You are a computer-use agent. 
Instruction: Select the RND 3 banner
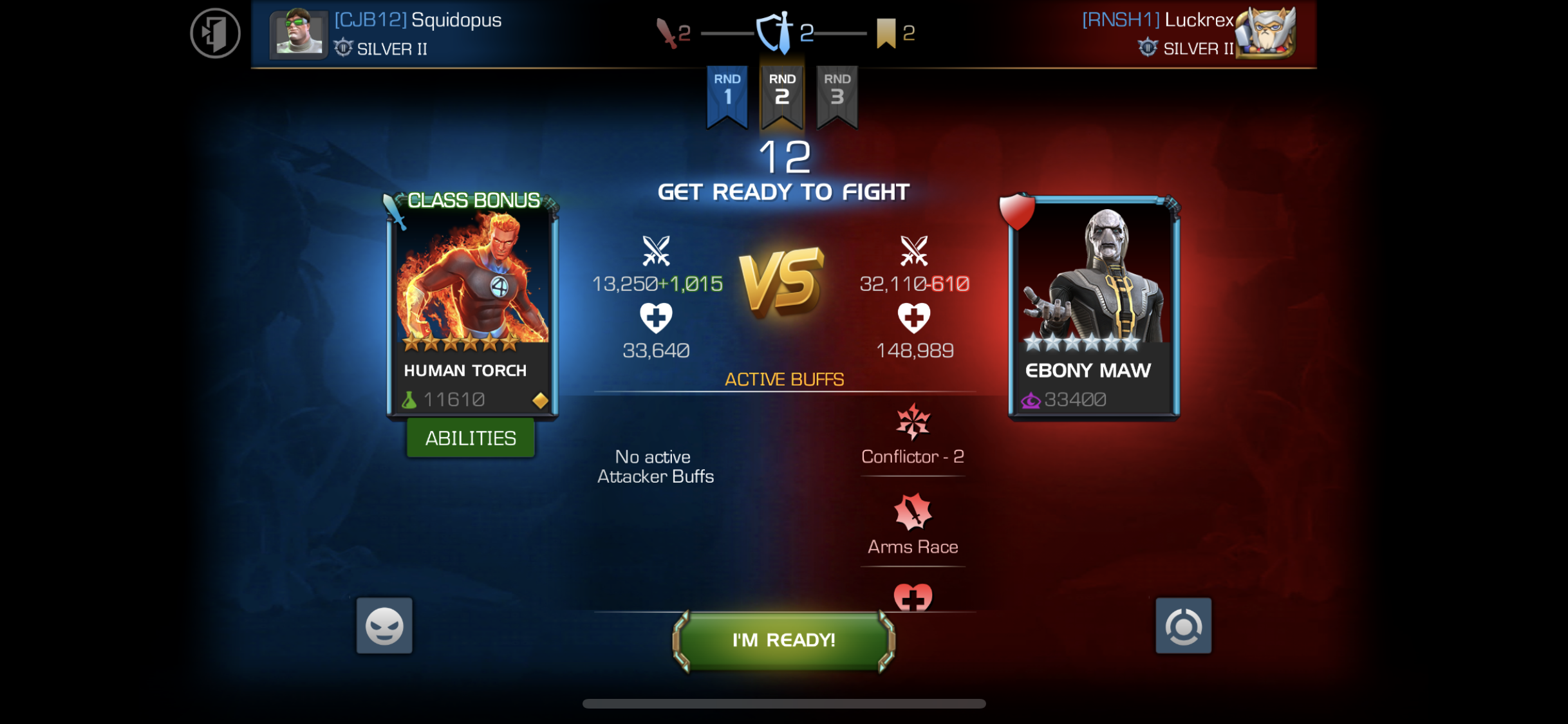837,93
